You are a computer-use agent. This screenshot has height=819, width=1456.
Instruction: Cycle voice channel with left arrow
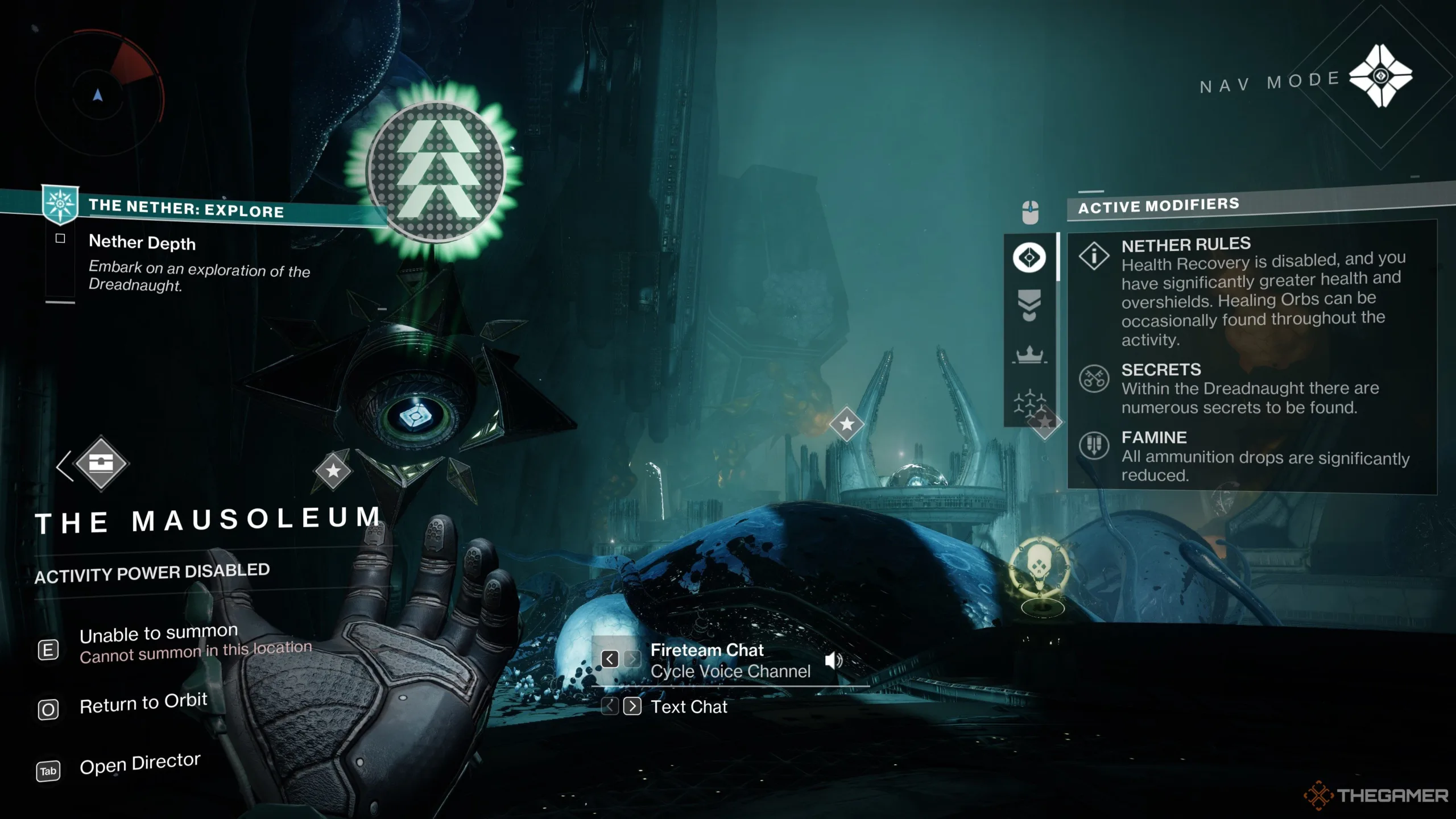coord(610,659)
